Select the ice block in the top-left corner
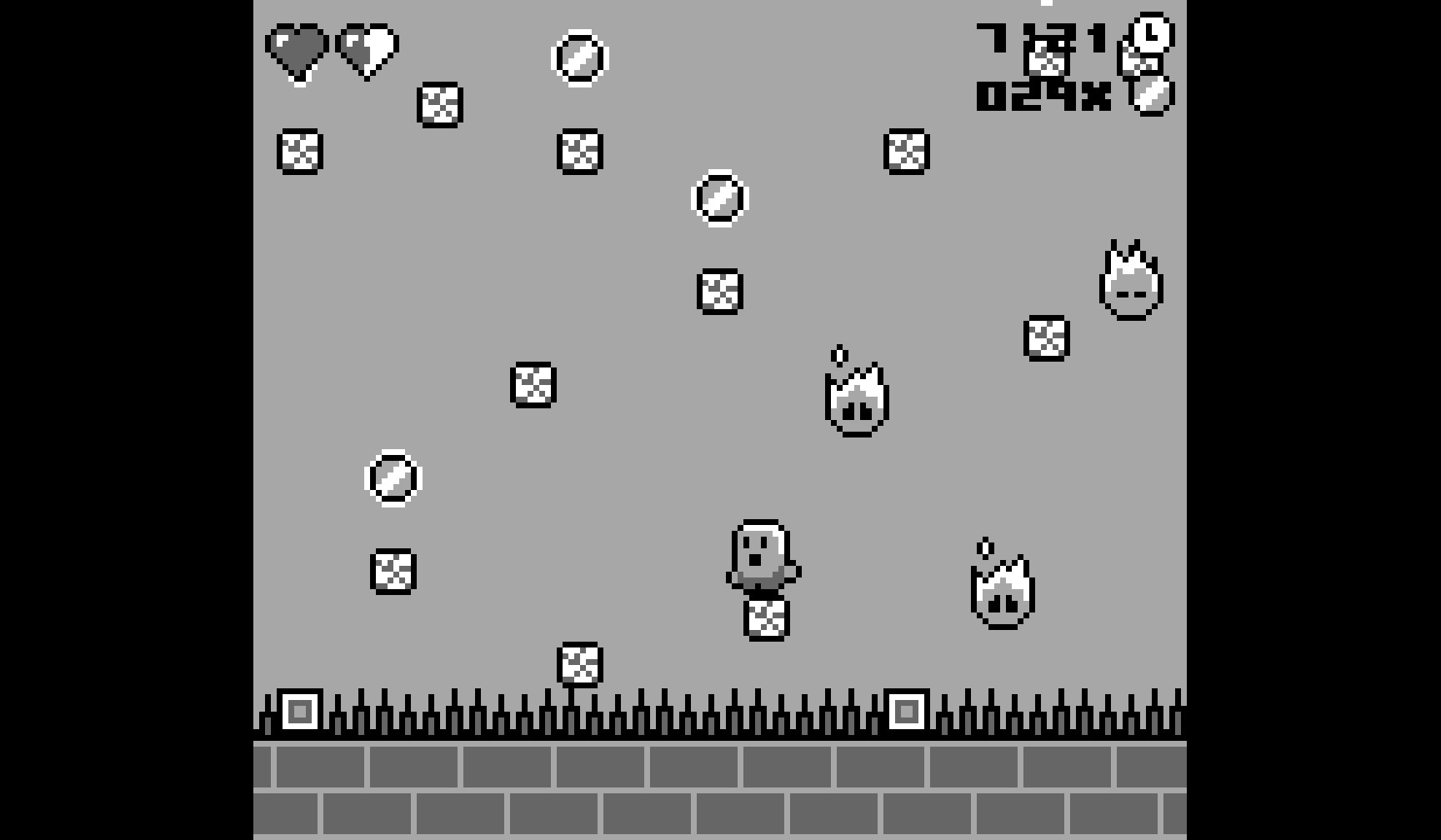 pos(298,152)
